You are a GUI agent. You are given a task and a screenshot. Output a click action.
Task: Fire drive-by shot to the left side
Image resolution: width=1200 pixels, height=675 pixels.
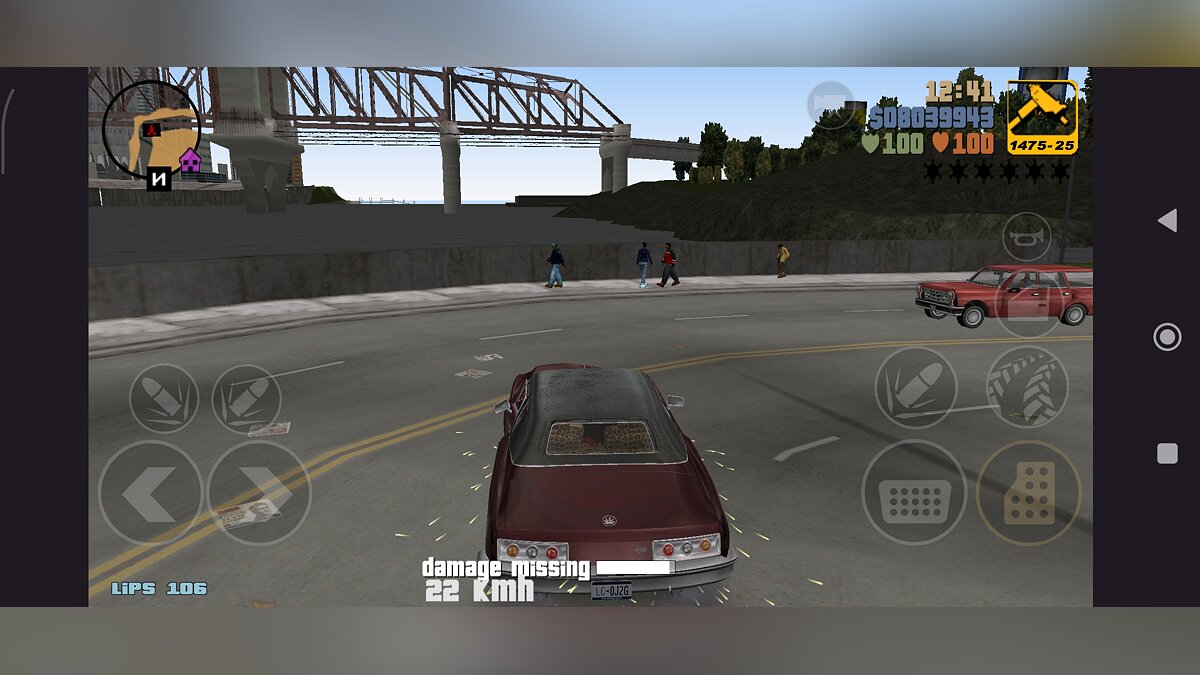pos(164,398)
